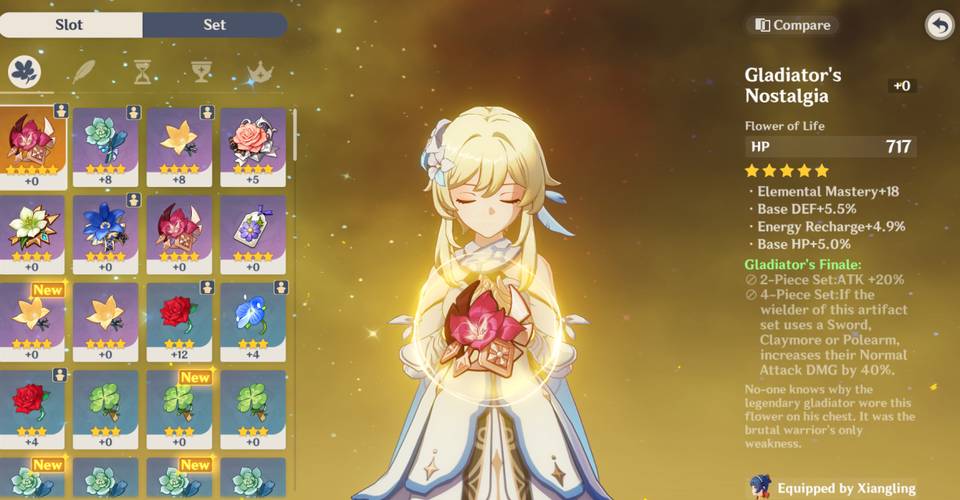The height and width of the screenshot is (500, 960).
Task: Select the teal flower artifact at +8
Action: click(x=106, y=146)
